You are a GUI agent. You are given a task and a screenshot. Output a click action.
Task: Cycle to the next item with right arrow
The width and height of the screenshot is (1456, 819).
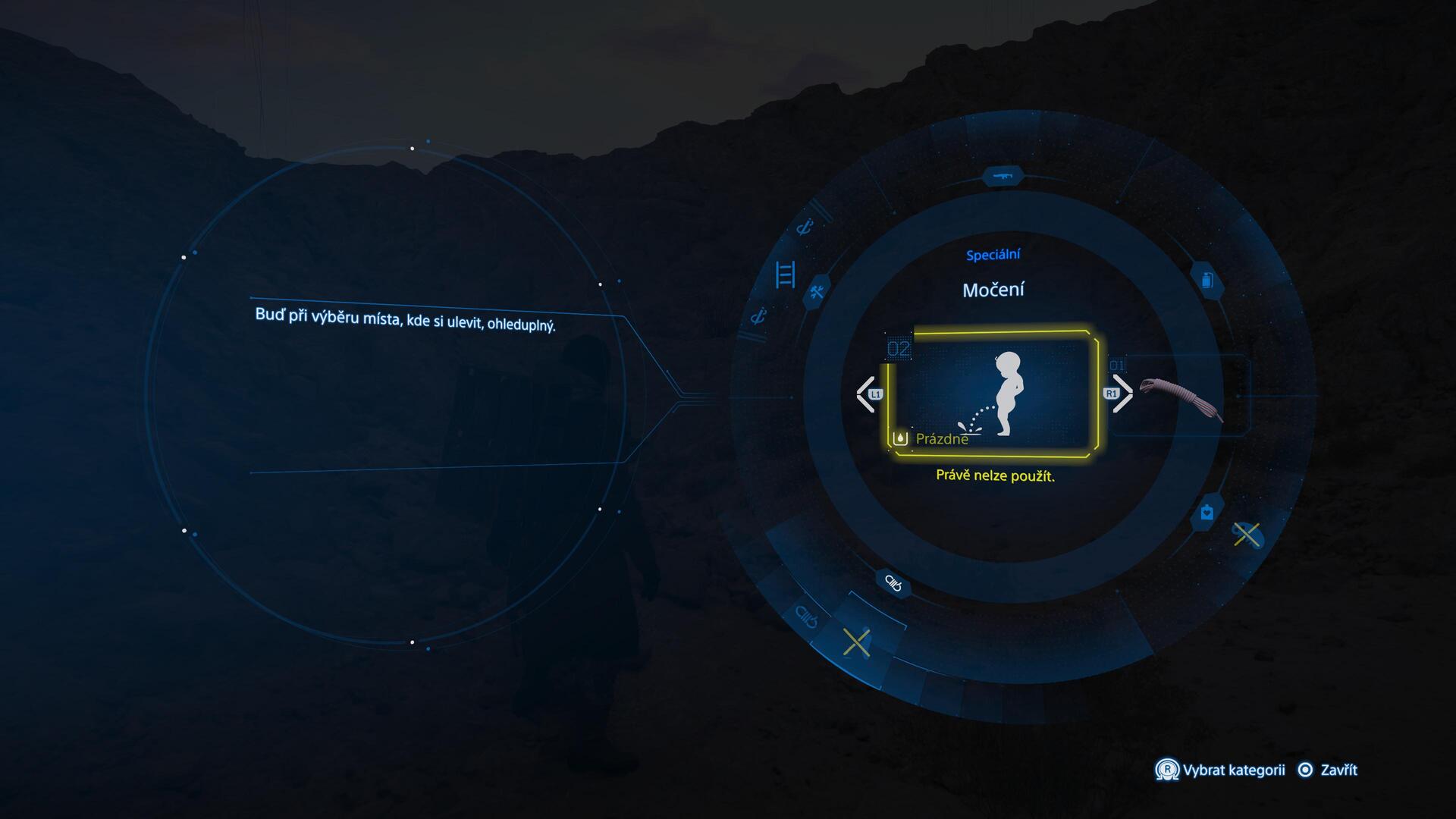point(1121,394)
